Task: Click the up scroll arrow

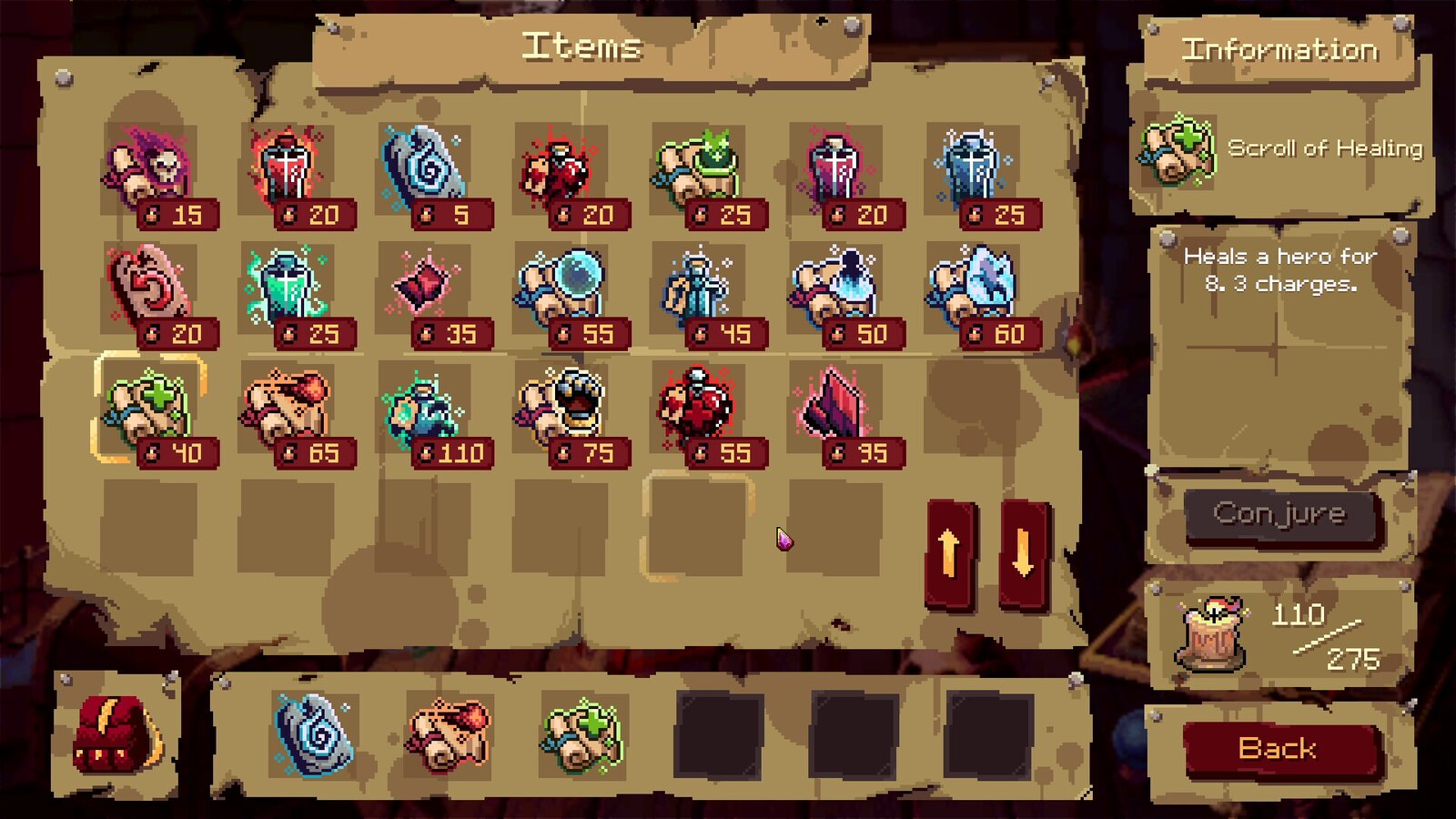Action: click(949, 551)
